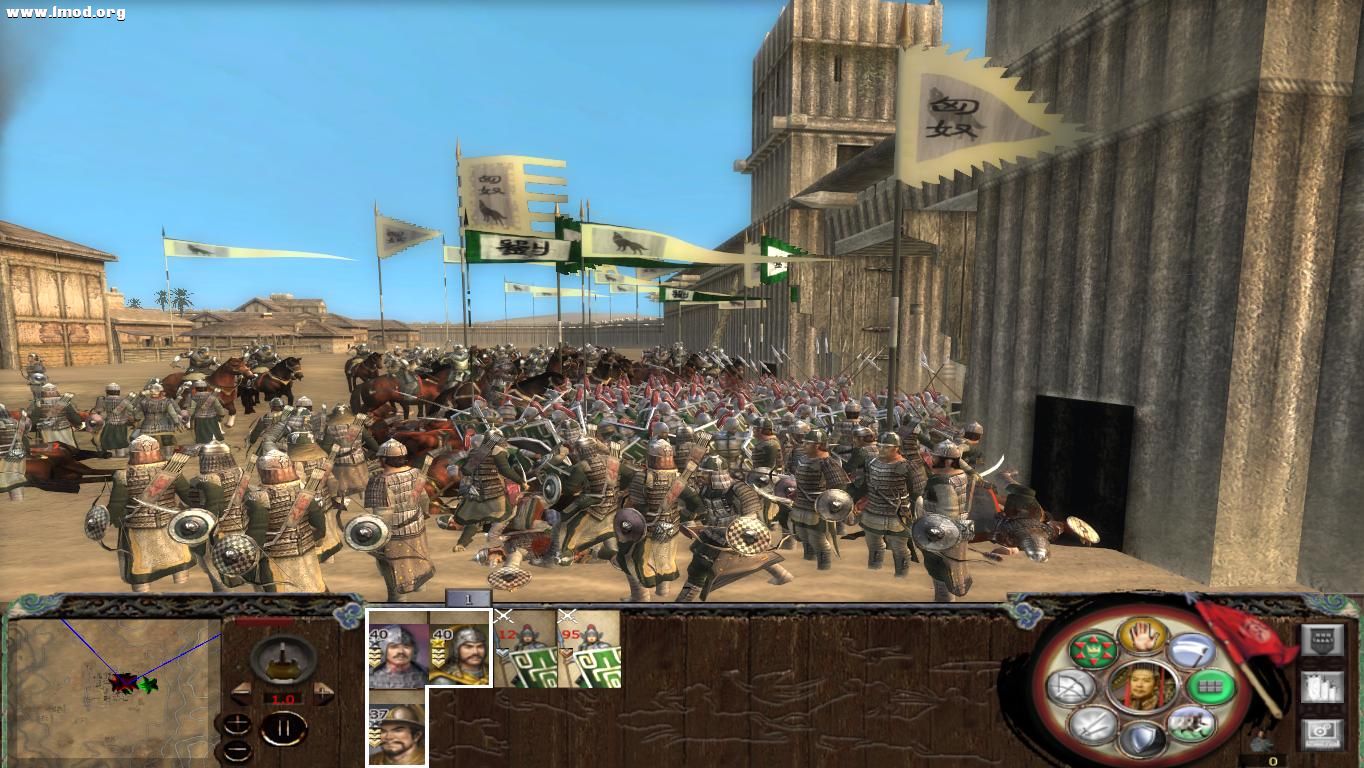
Task: Pause the battle with the pause button
Action: [283, 728]
